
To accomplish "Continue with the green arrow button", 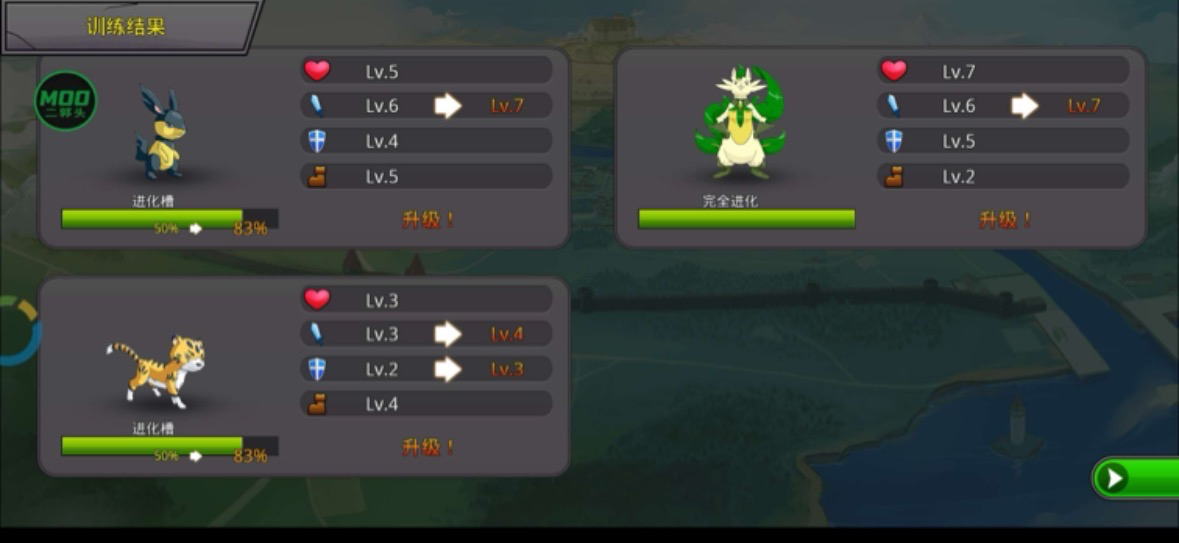I will coord(1136,478).
